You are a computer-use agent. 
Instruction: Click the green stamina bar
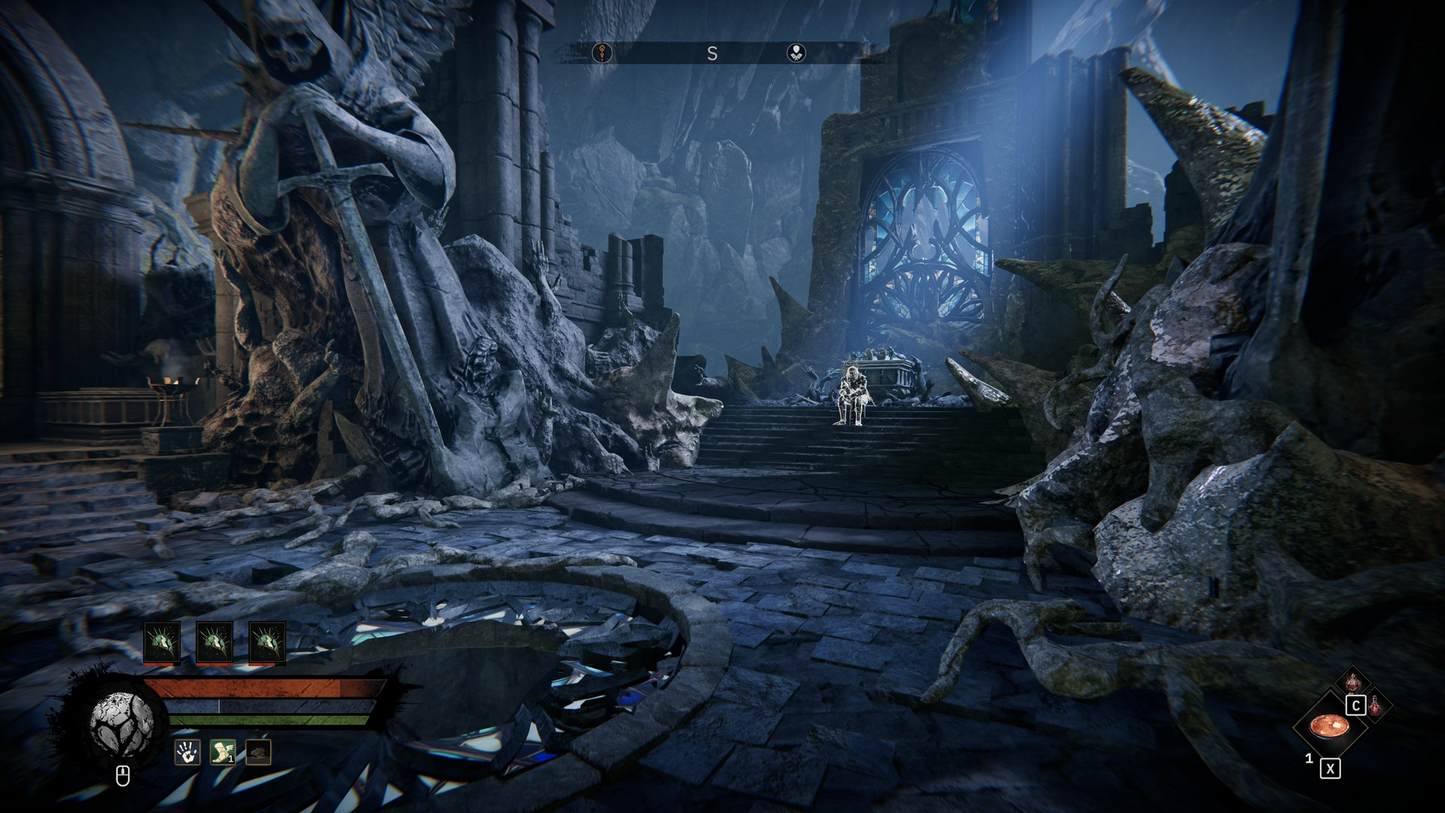[264, 720]
